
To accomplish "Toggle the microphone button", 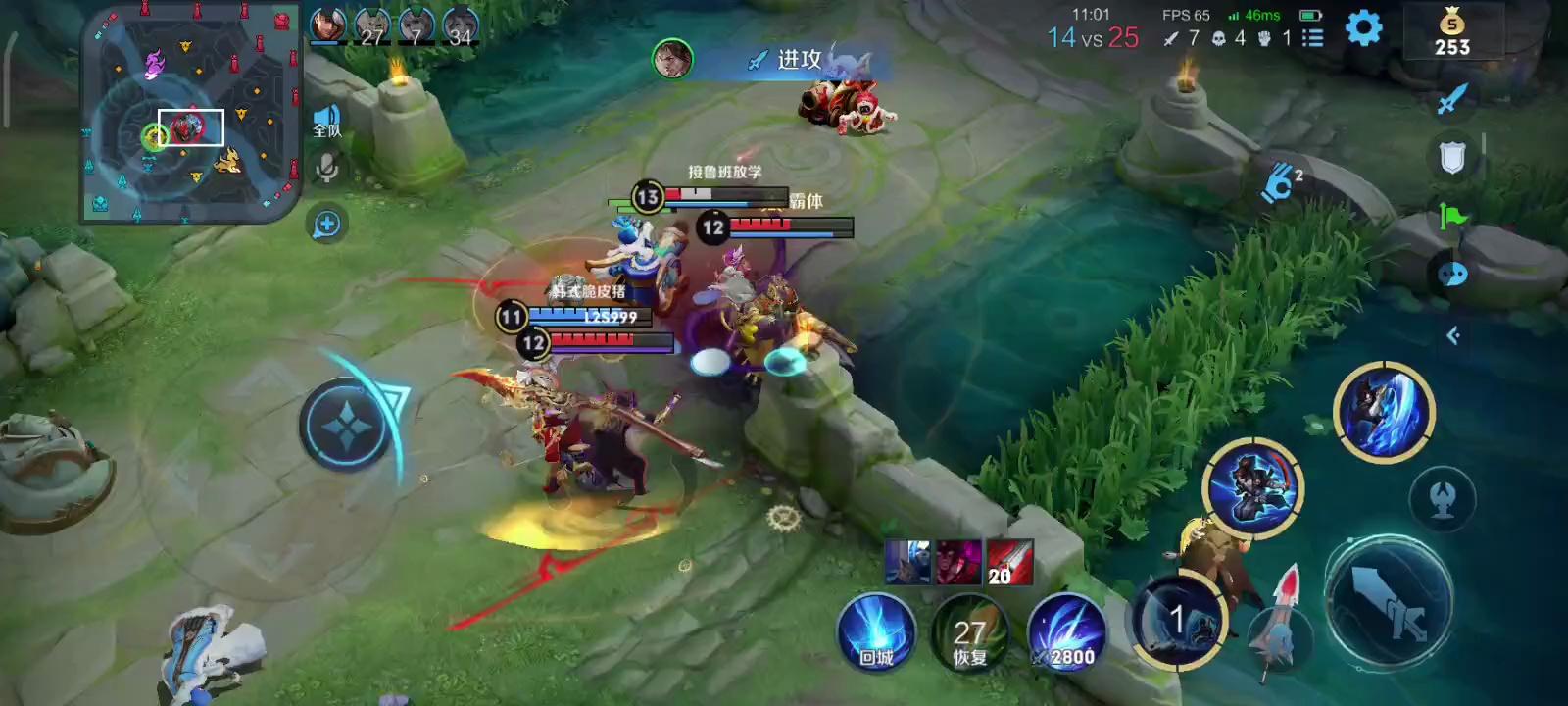I will point(326,169).
